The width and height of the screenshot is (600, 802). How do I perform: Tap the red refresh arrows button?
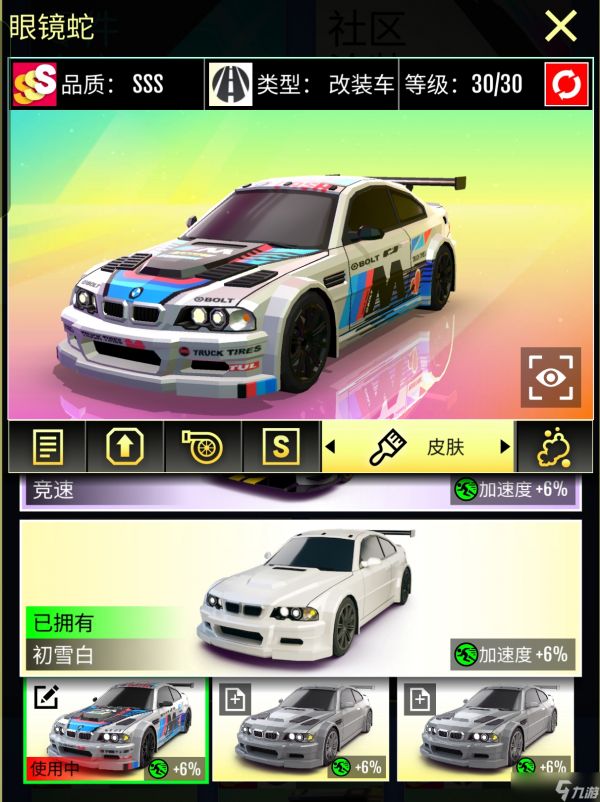(566, 84)
